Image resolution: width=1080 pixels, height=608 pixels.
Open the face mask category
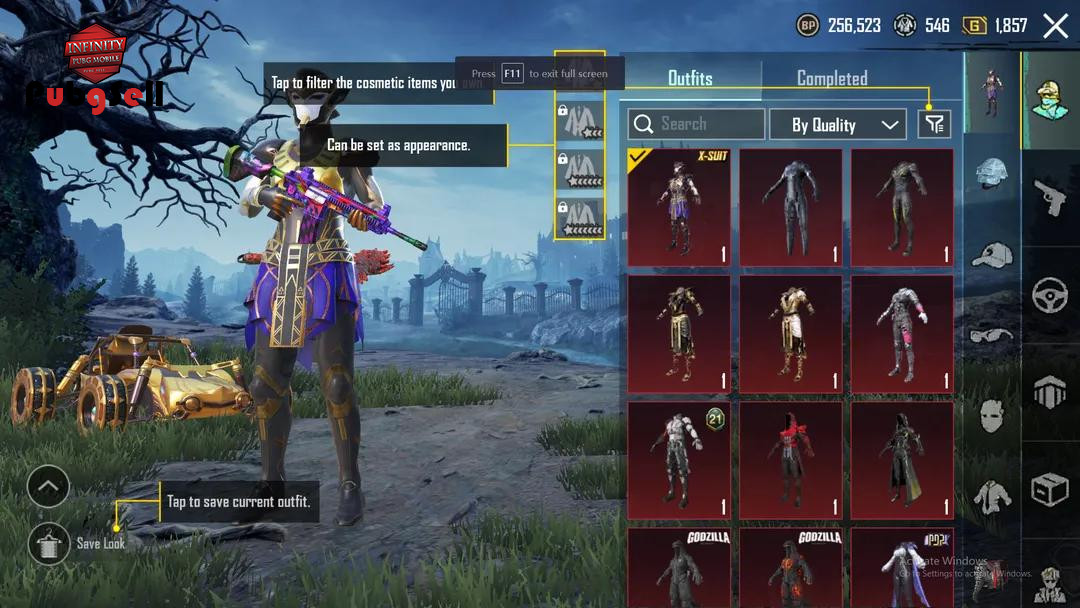[x=992, y=414]
